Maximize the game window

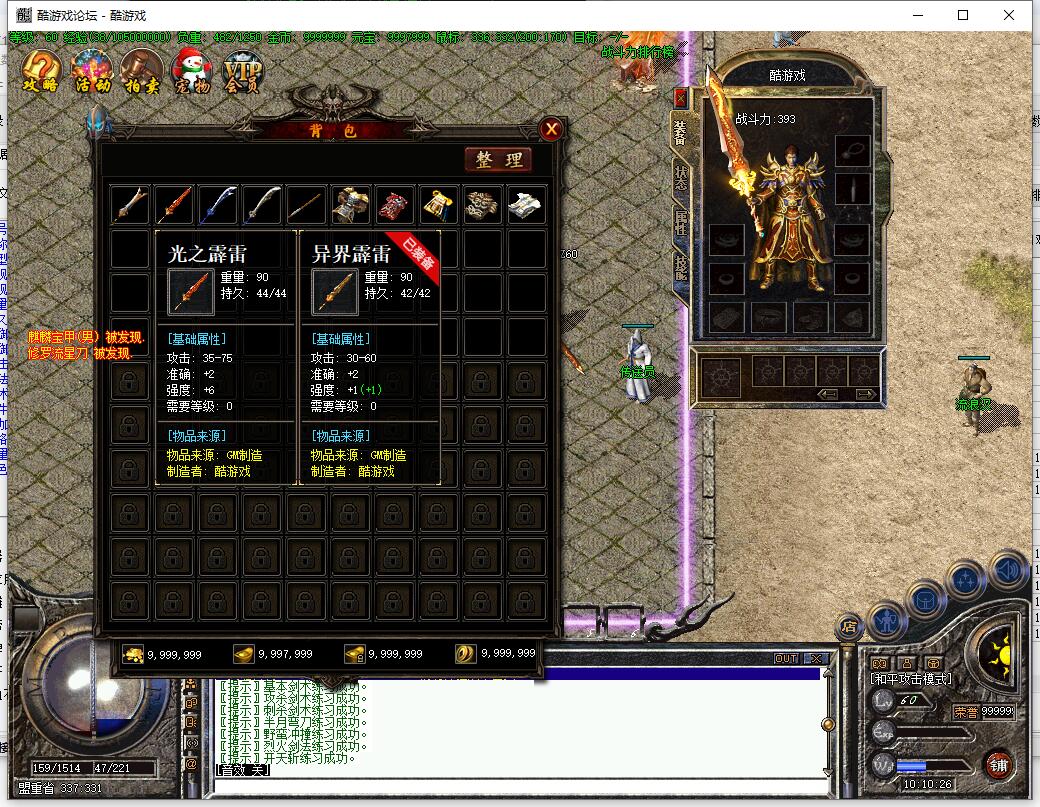[x=963, y=15]
